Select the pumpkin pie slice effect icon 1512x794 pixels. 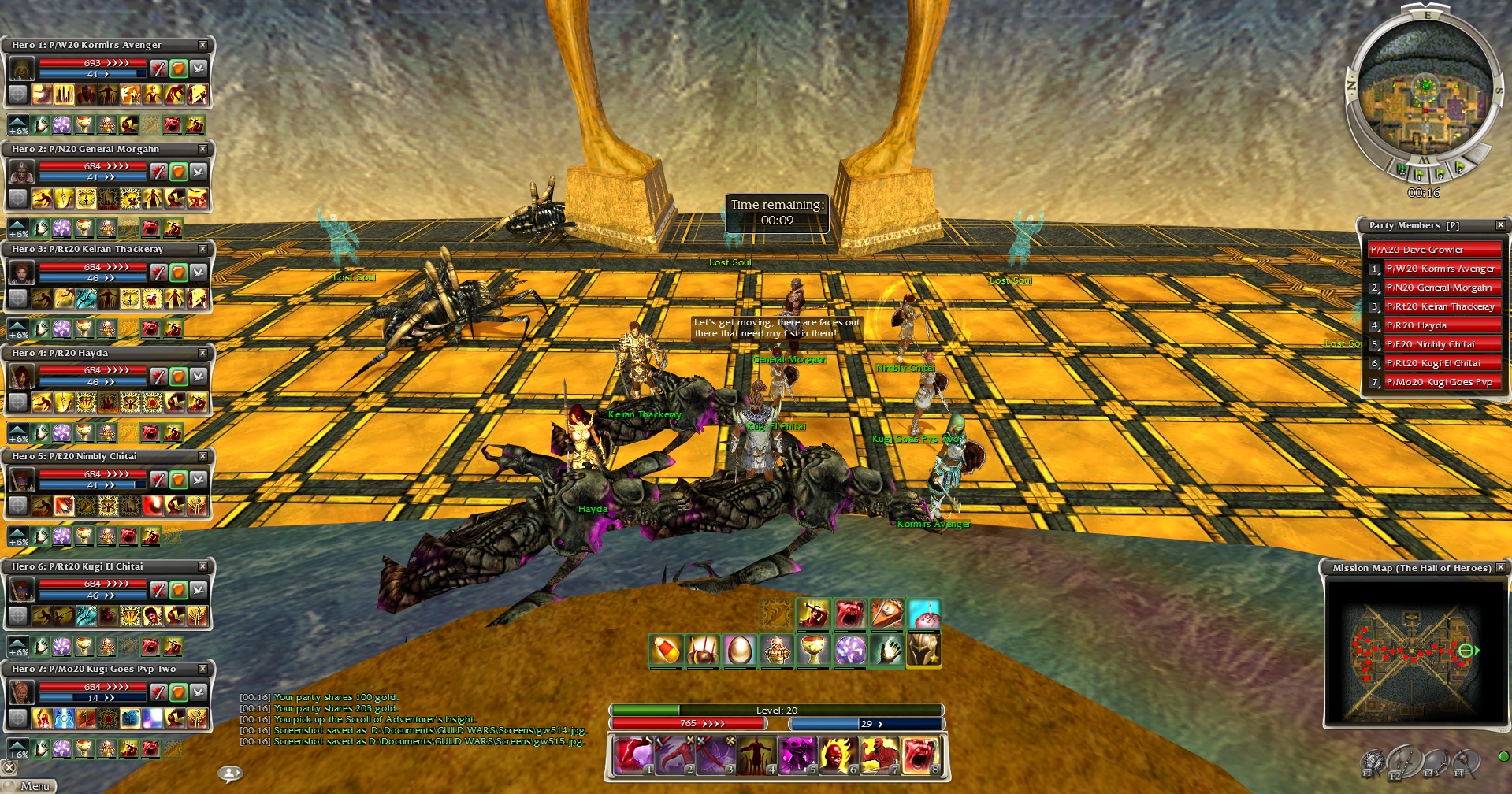point(886,614)
